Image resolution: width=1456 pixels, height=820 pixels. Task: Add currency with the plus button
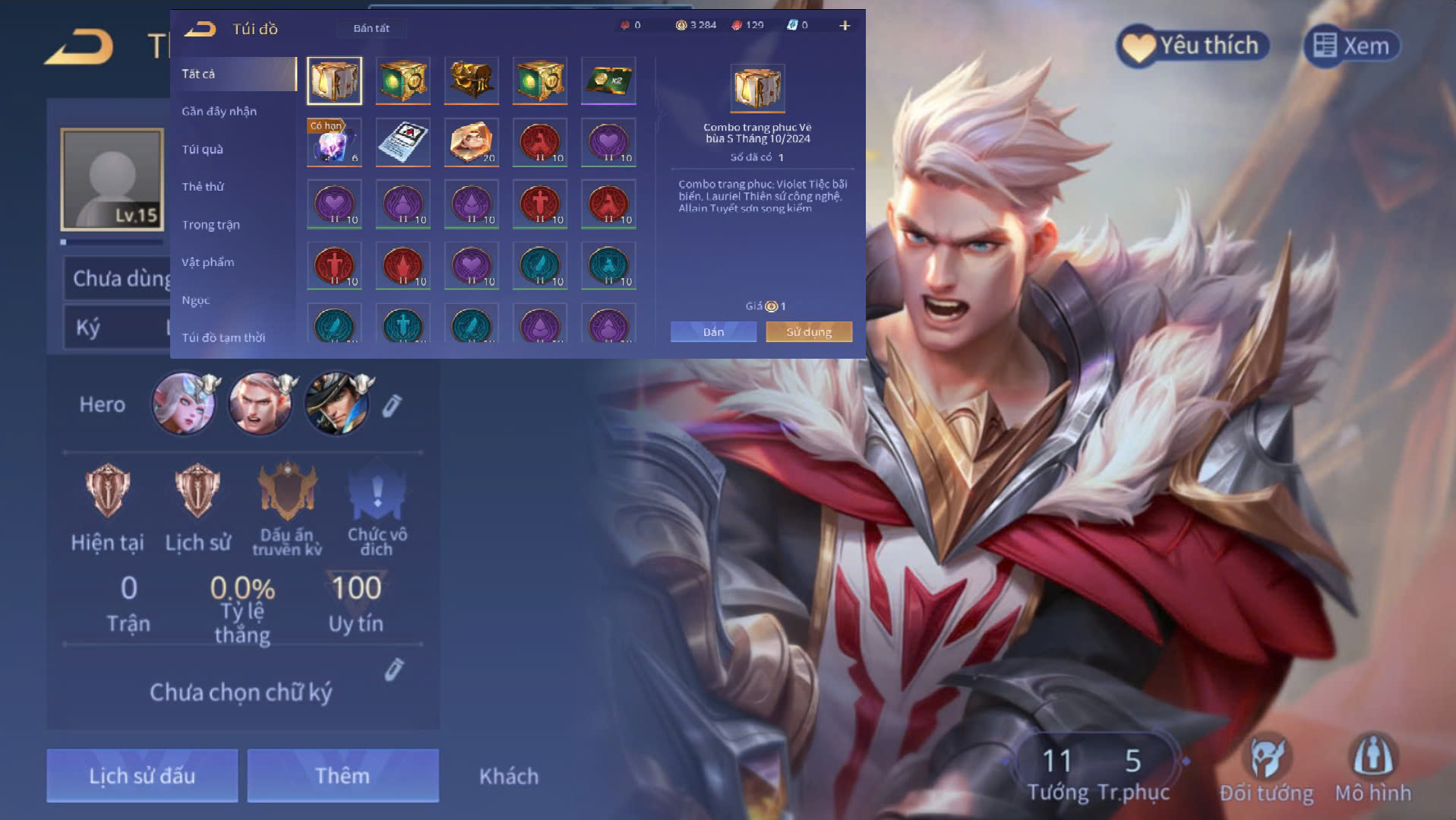click(x=845, y=26)
